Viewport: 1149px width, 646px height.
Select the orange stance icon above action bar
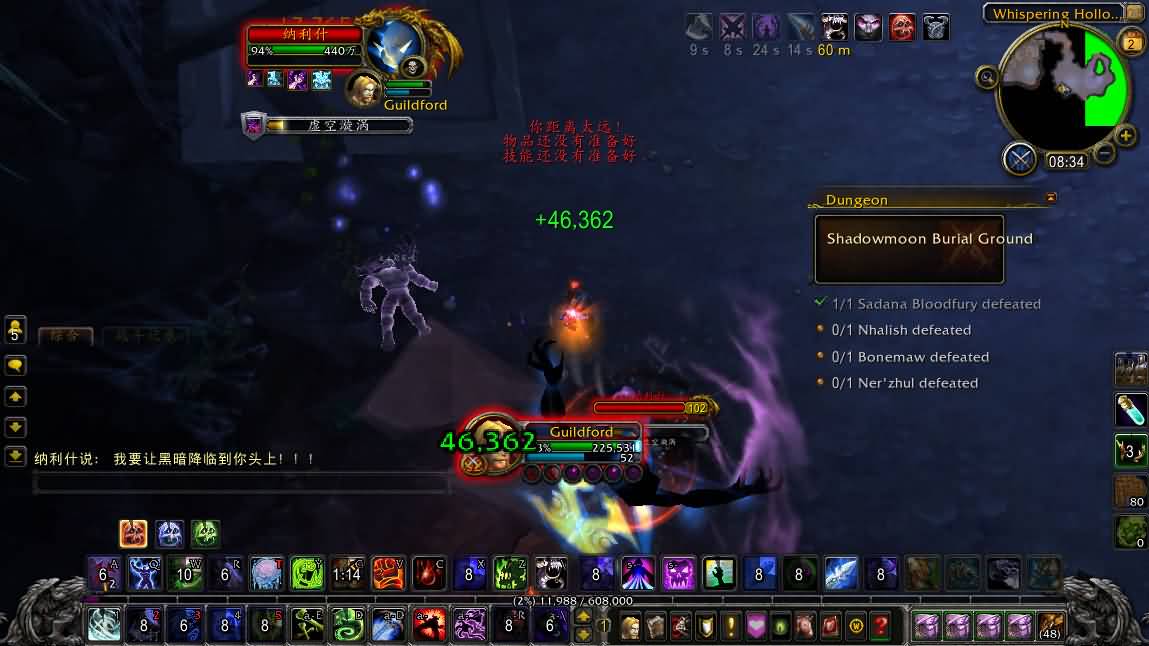[x=133, y=533]
